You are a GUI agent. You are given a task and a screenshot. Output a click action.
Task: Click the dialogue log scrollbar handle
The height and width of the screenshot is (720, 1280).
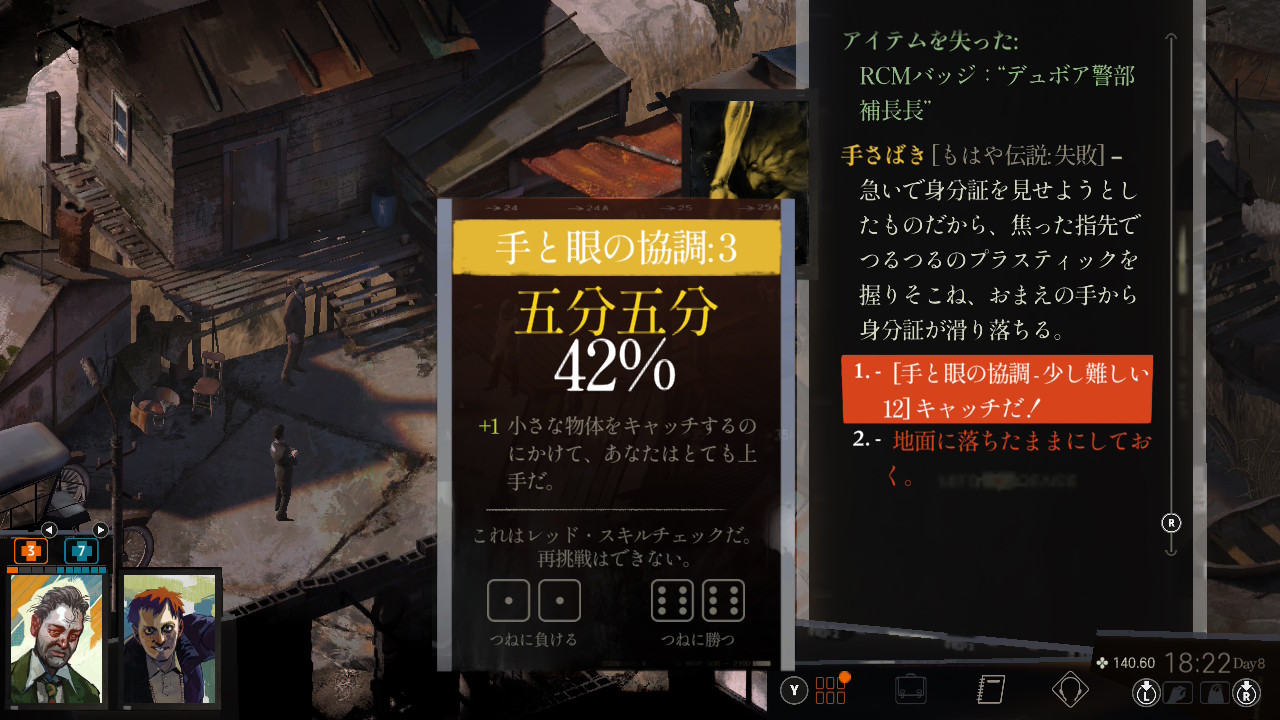click(1171, 523)
